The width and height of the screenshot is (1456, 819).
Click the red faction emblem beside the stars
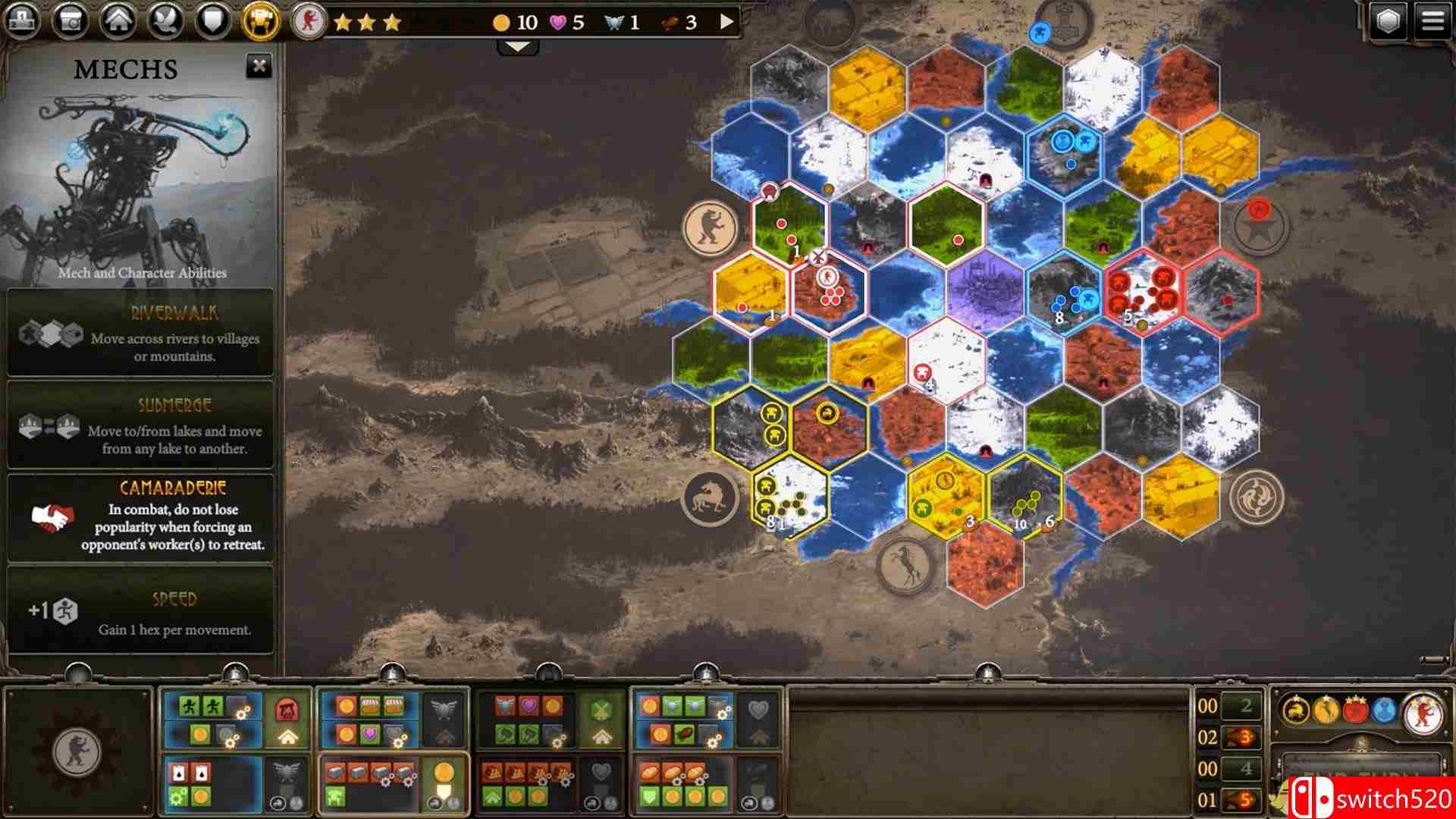click(x=306, y=20)
